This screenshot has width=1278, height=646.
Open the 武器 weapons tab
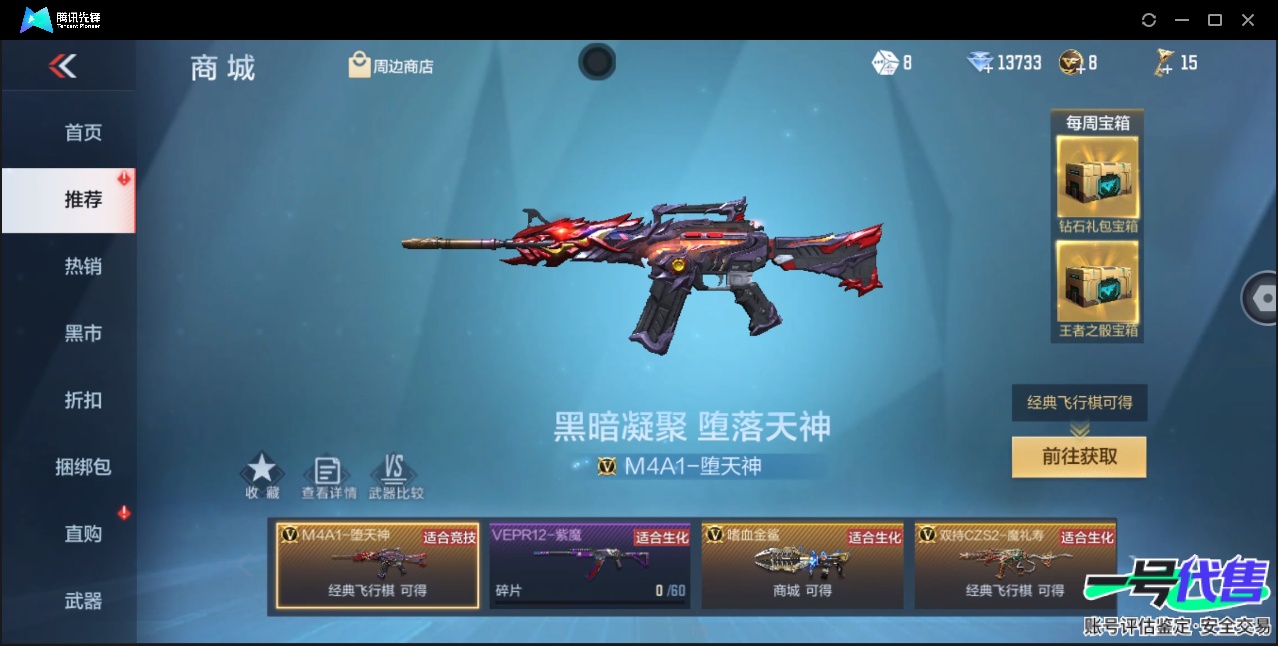(x=83, y=601)
